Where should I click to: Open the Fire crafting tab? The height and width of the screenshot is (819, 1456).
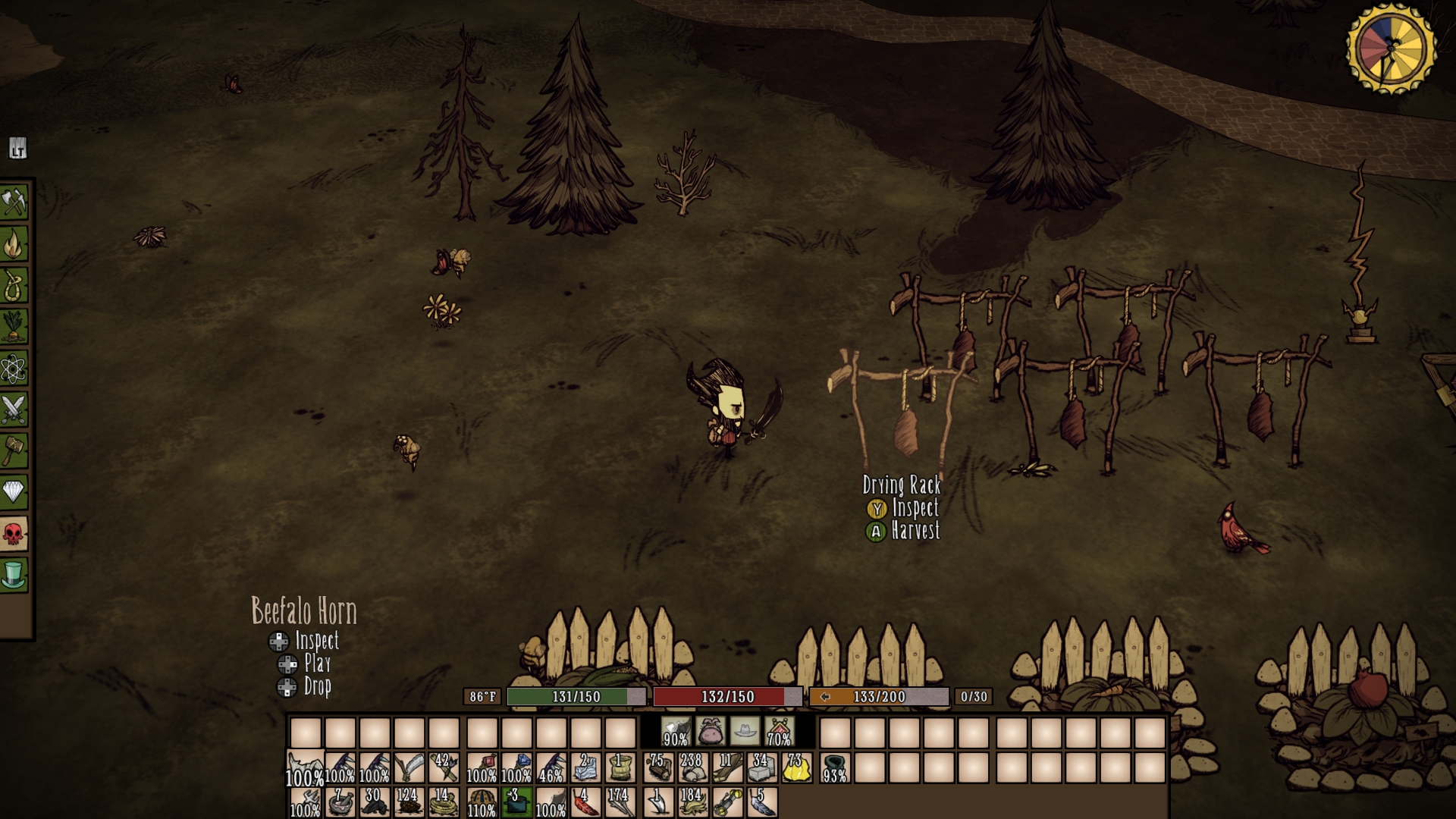click(14, 244)
